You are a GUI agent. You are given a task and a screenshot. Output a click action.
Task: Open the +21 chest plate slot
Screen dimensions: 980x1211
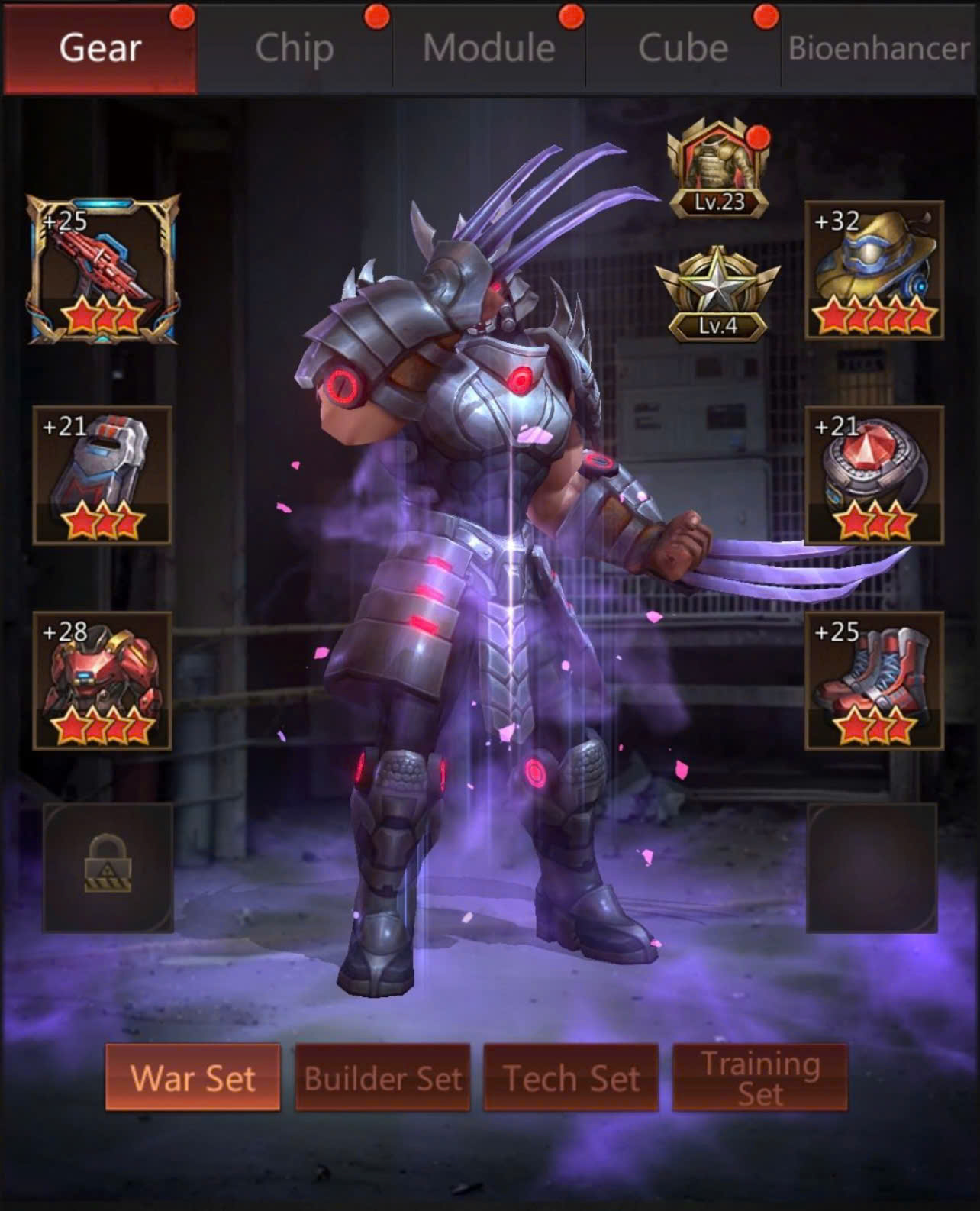click(102, 475)
